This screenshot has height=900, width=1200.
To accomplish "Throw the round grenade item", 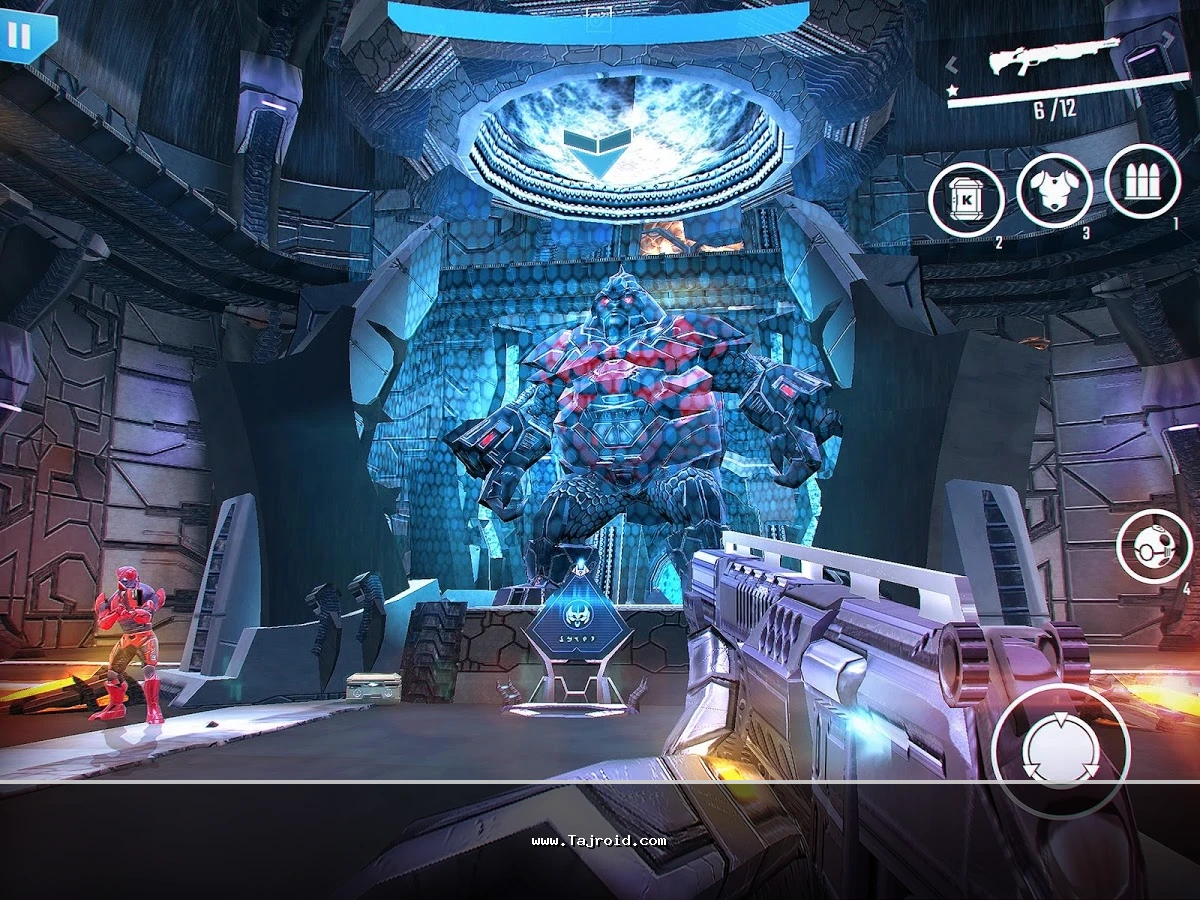I will (1152, 548).
